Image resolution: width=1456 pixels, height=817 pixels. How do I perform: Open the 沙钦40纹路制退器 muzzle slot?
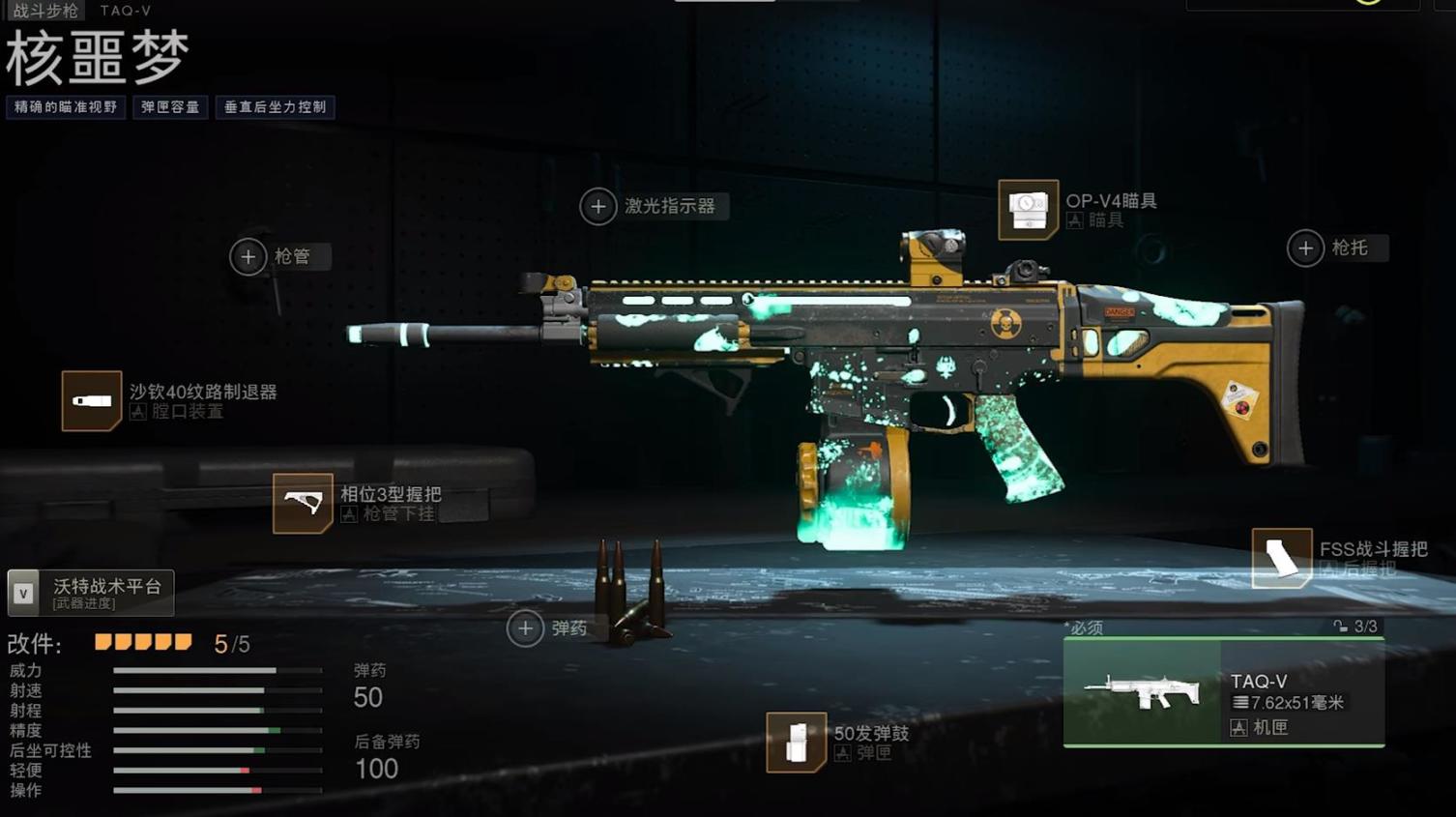(x=92, y=400)
